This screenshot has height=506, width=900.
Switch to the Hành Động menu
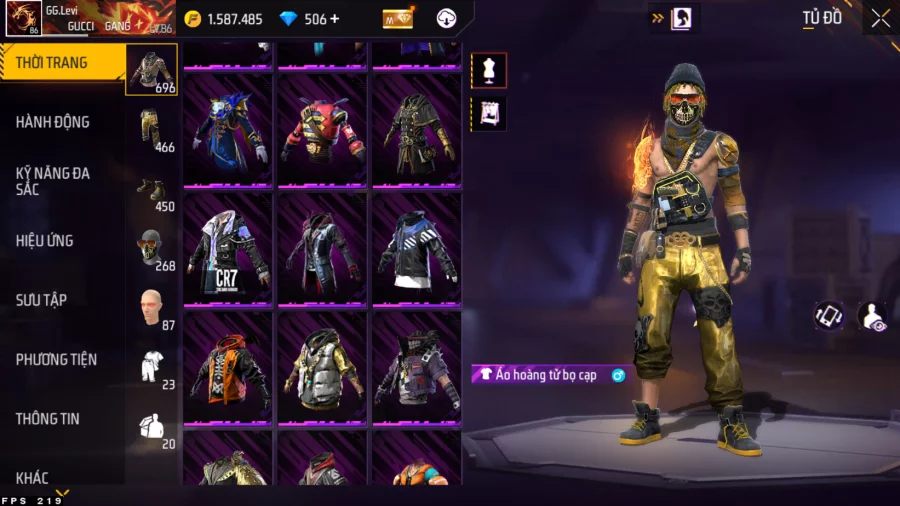click(53, 122)
